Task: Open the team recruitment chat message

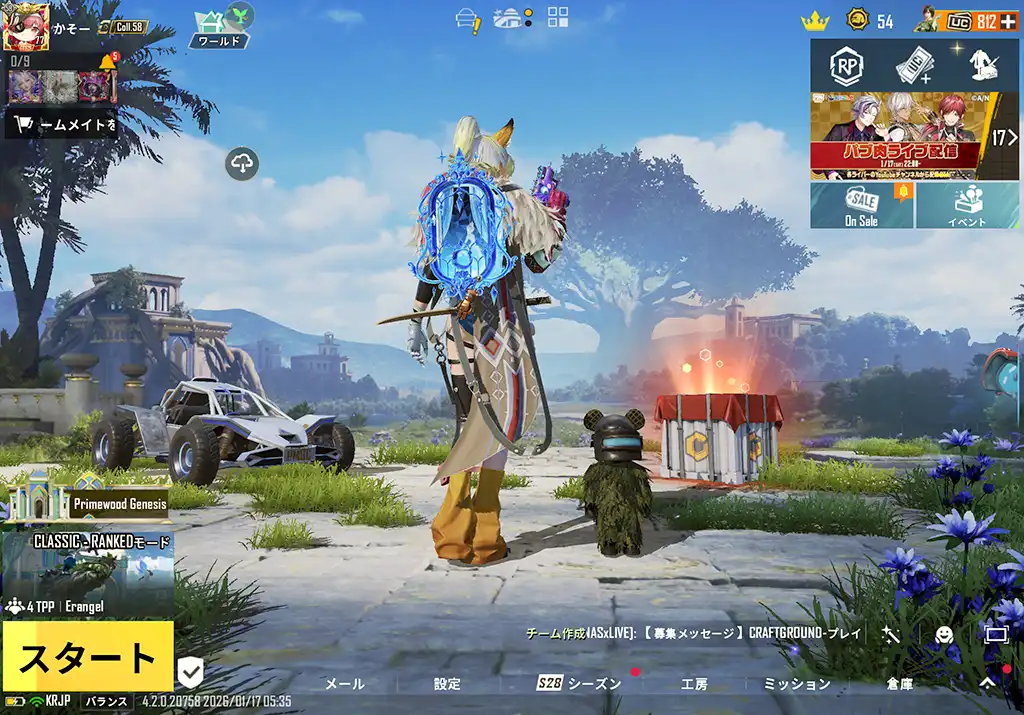Action: pyautogui.click(x=694, y=633)
